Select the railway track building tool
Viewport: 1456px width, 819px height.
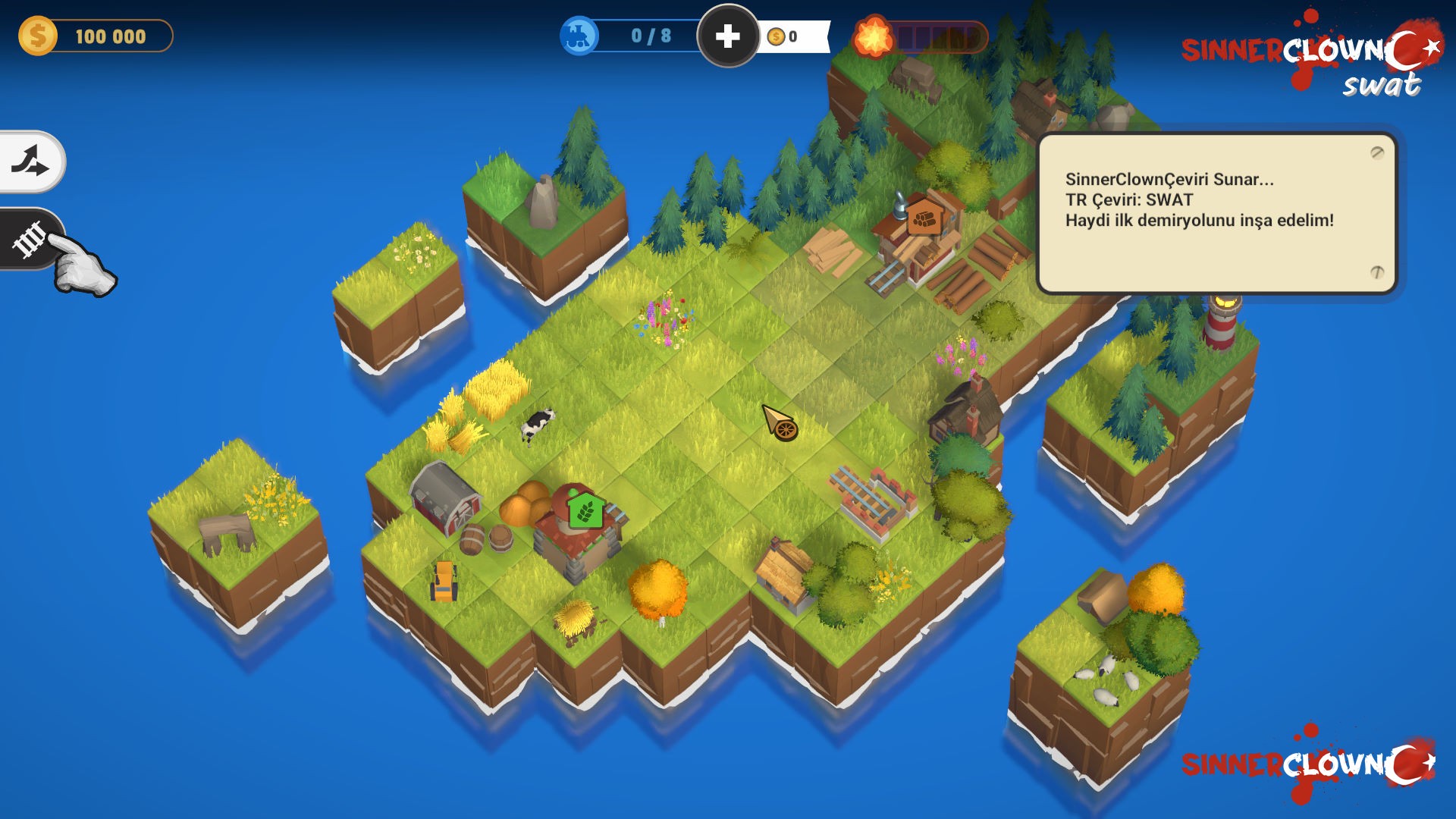click(x=30, y=240)
